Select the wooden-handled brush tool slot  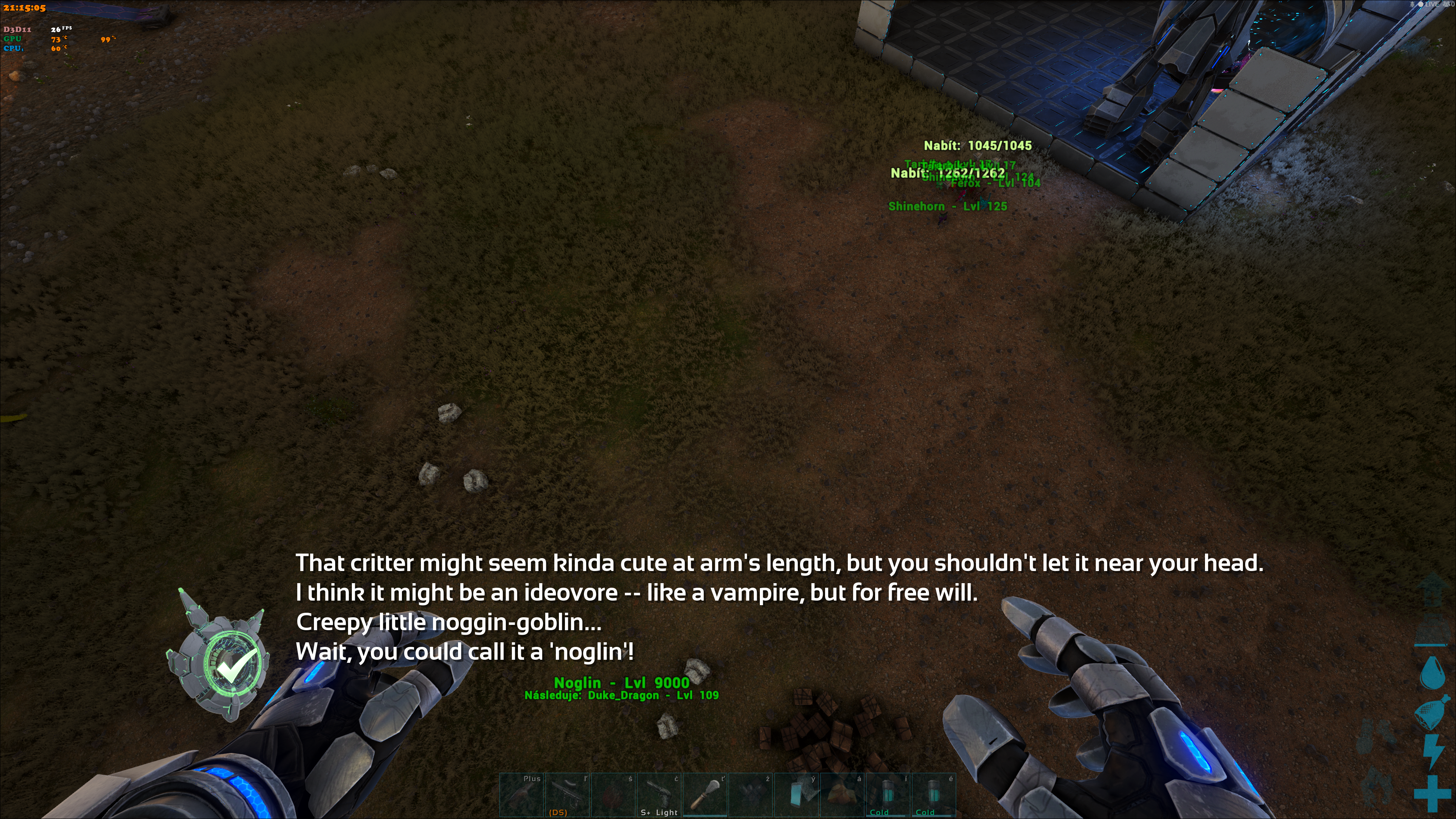(705, 795)
